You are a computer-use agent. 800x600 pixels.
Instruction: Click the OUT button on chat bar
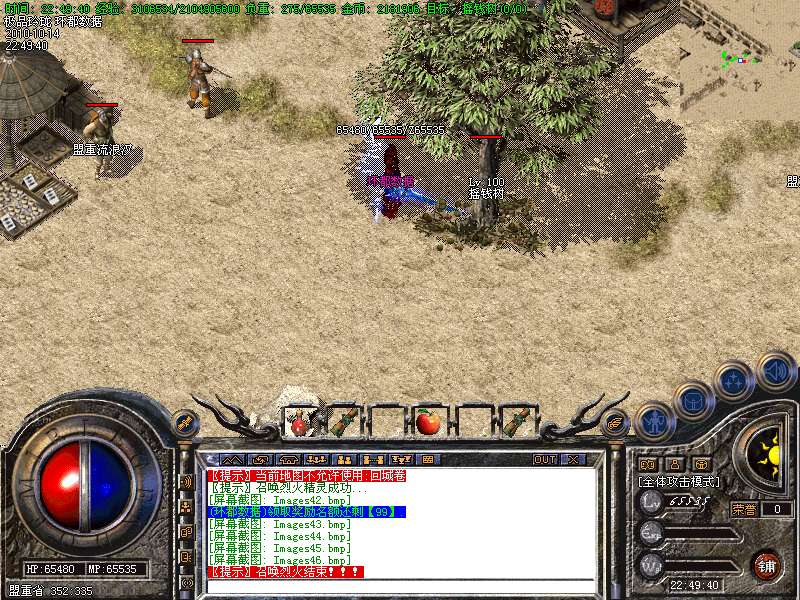[x=544, y=459]
